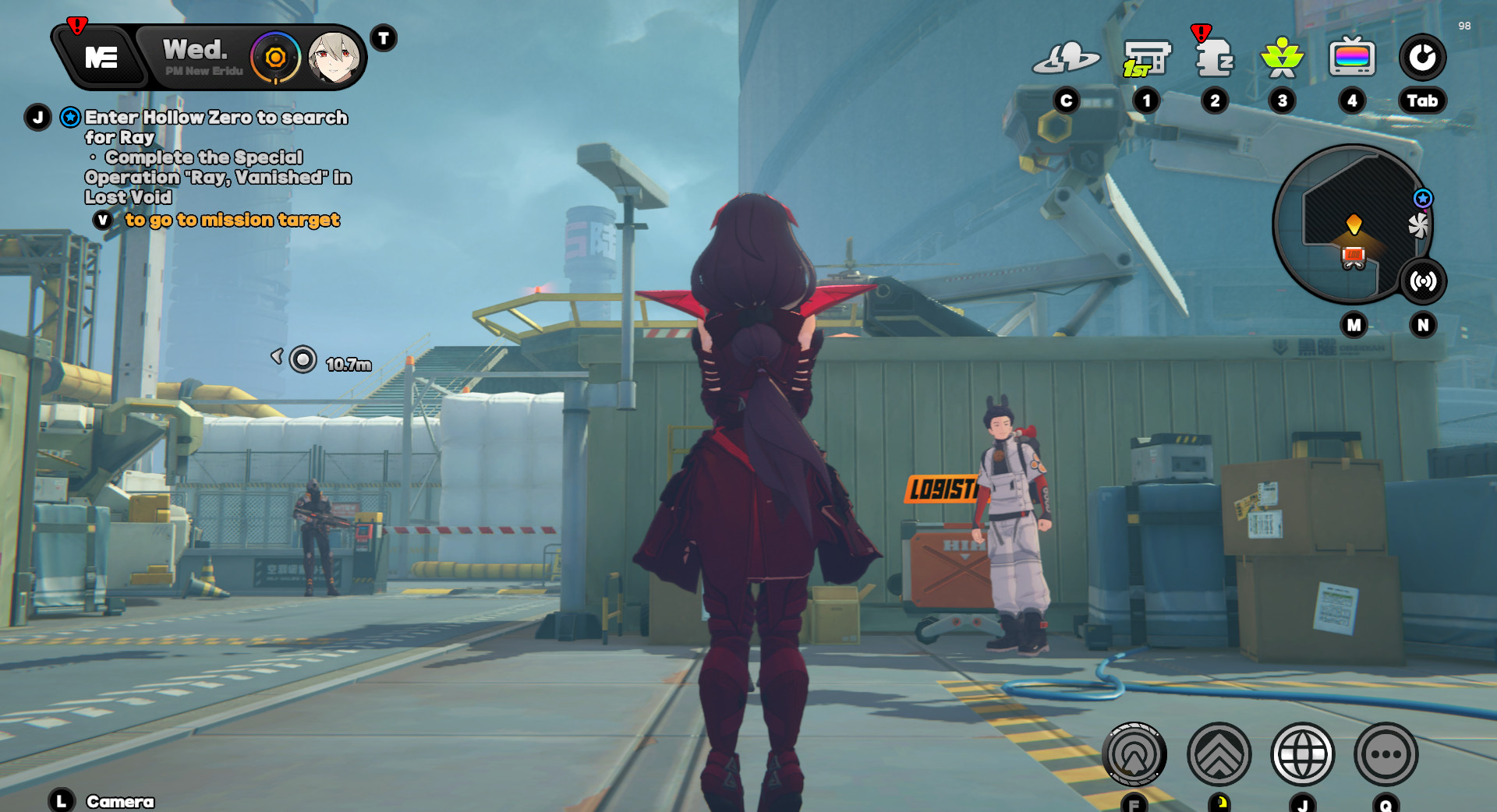Open the buddy roster icon above 3
Viewport: 1497px width, 812px height.
(x=1283, y=57)
